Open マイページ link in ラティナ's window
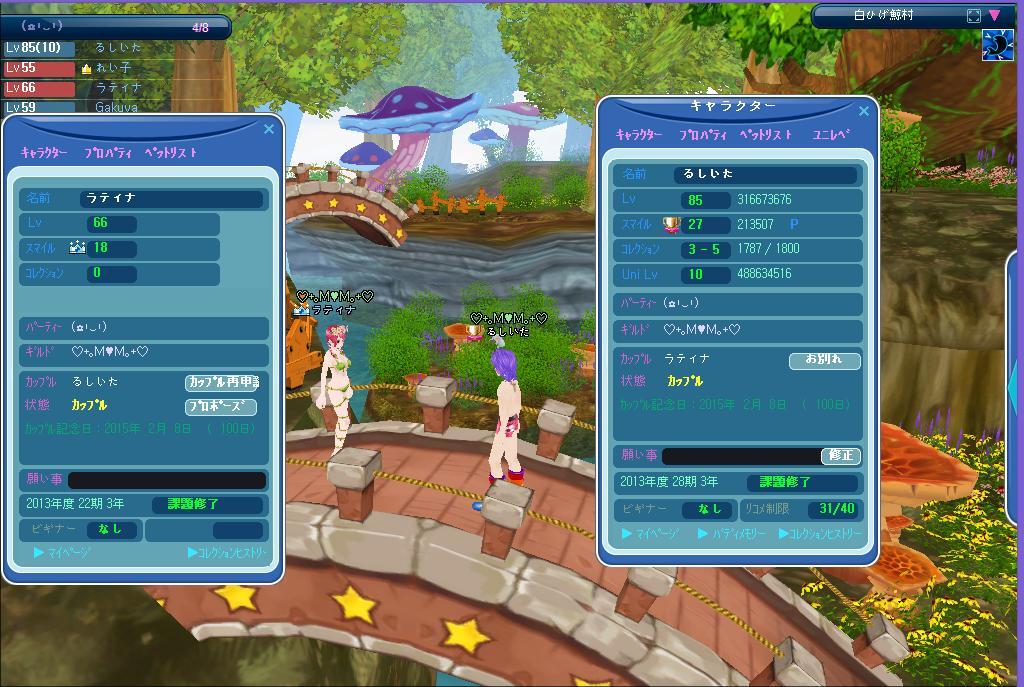1024x687 pixels. pyautogui.click(x=63, y=552)
